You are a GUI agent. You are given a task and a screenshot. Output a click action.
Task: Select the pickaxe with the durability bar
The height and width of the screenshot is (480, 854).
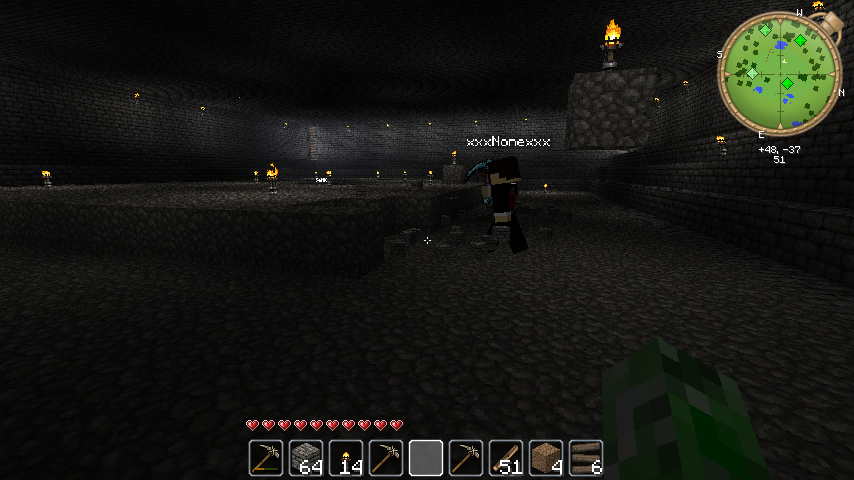[265, 458]
